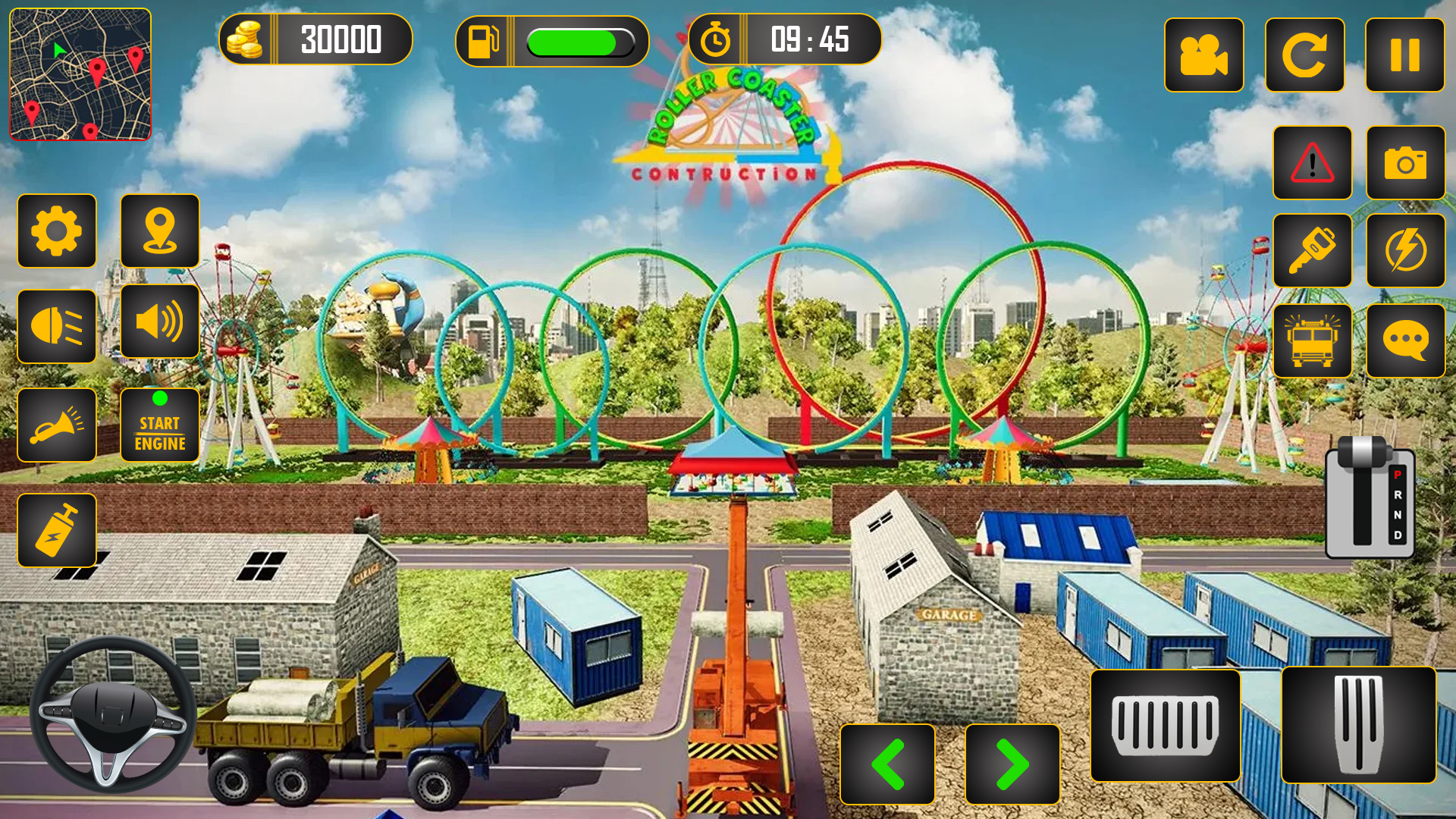Select the warning triangle icon
This screenshot has height=819, width=1456.
1313,163
